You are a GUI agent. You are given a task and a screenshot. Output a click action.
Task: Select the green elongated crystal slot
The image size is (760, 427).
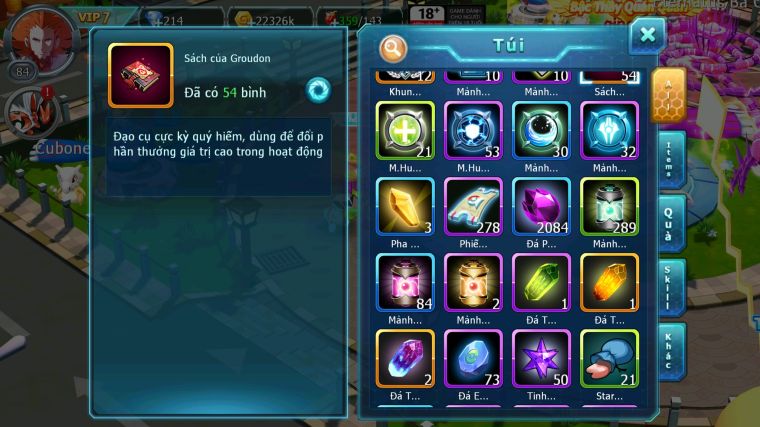pos(541,282)
